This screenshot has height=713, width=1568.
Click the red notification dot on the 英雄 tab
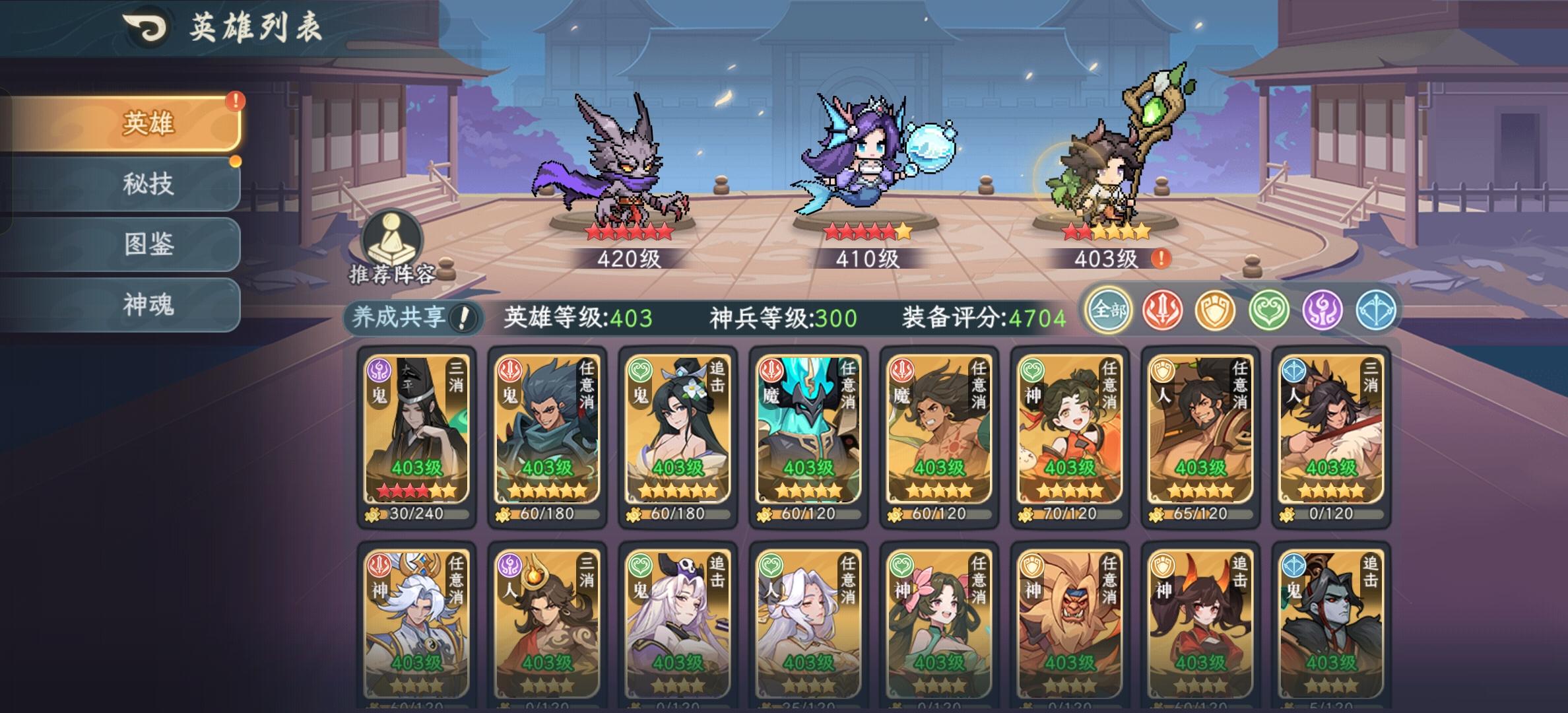[235, 102]
